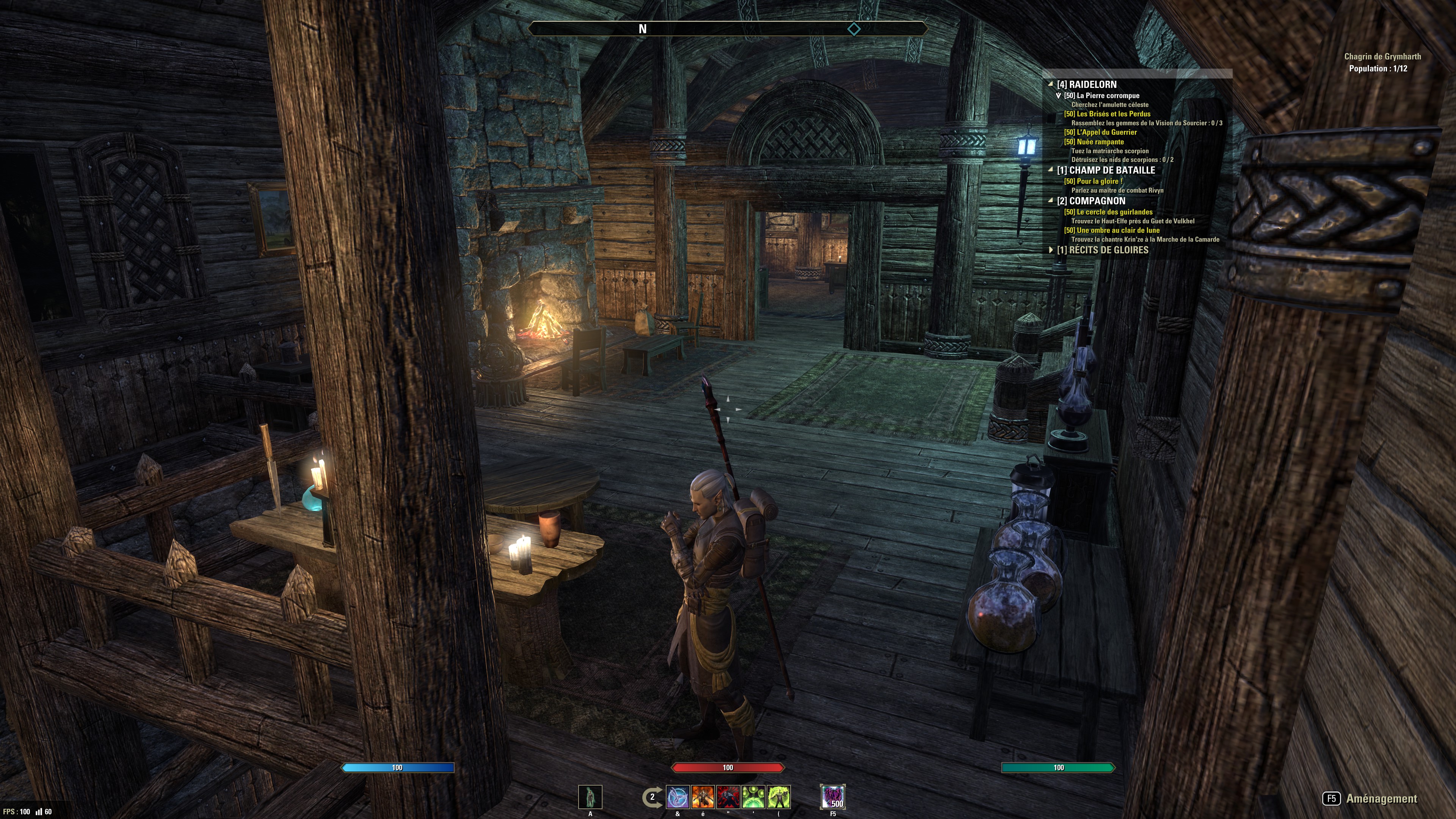This screenshot has height=819, width=1456.
Task: Cast the green glowing orbs ability
Action: (x=753, y=797)
